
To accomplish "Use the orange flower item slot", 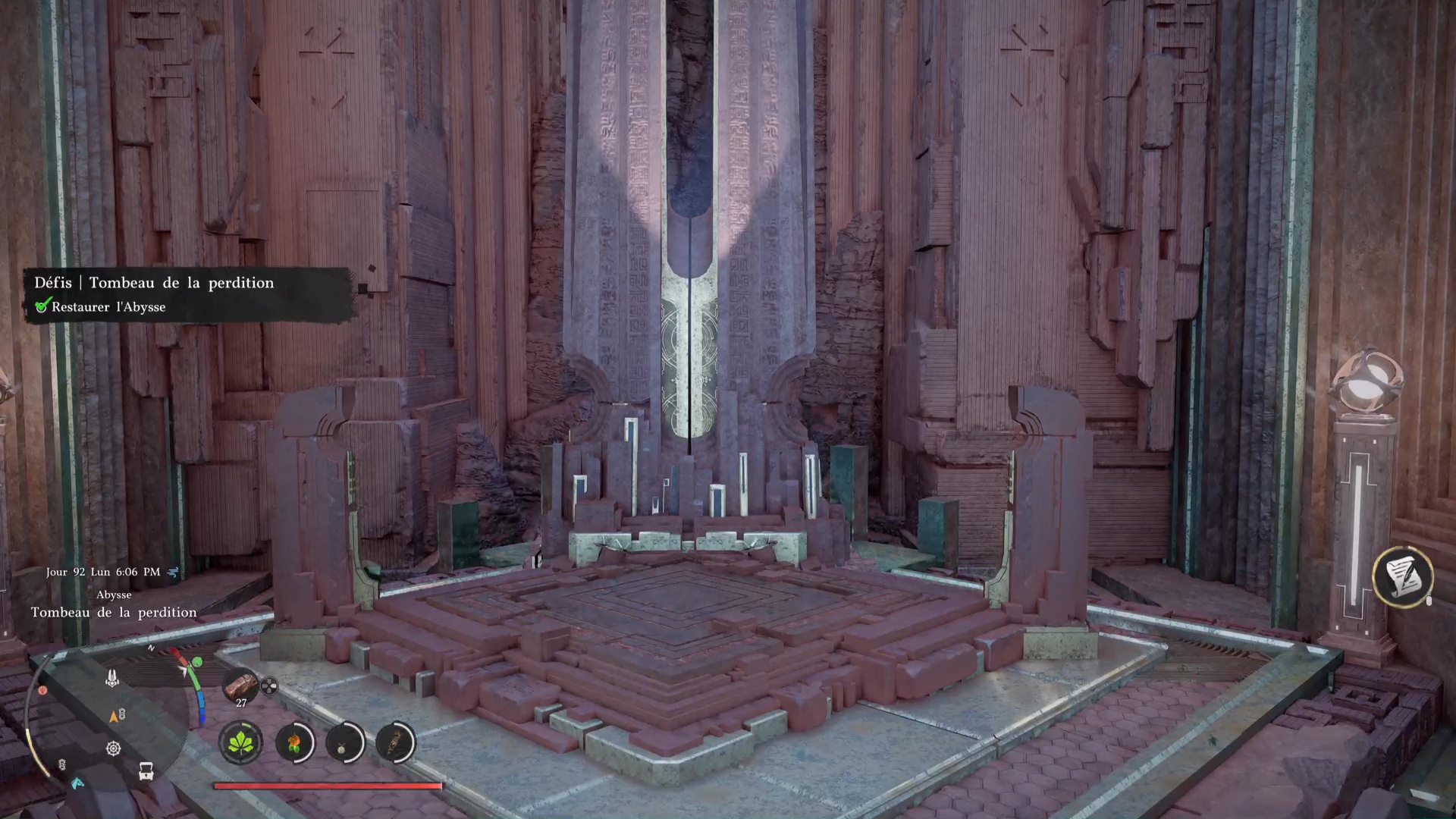I will pyautogui.click(x=295, y=742).
